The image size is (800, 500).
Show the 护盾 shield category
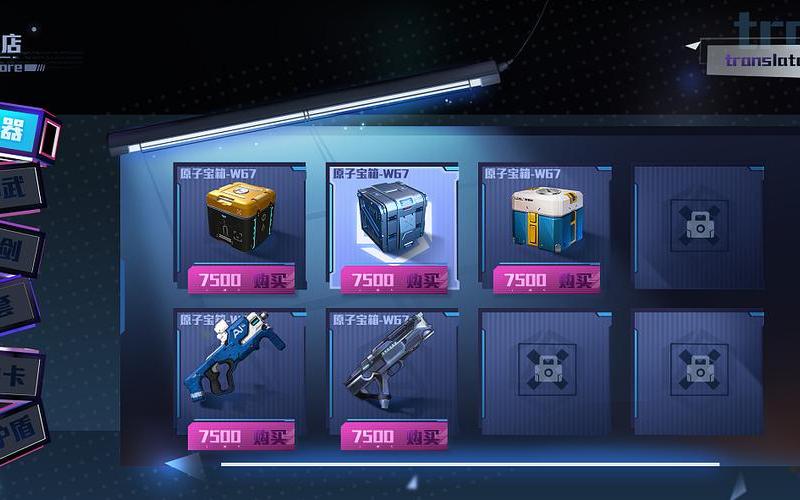point(18,431)
